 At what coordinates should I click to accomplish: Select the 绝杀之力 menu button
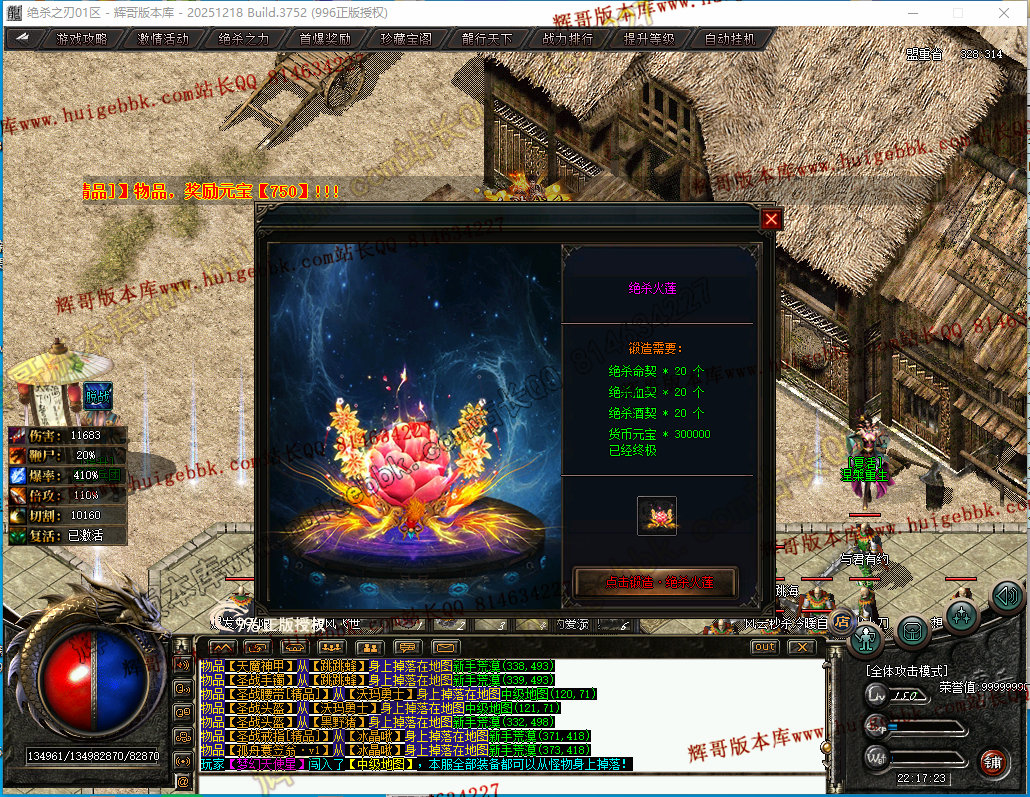tap(244, 39)
